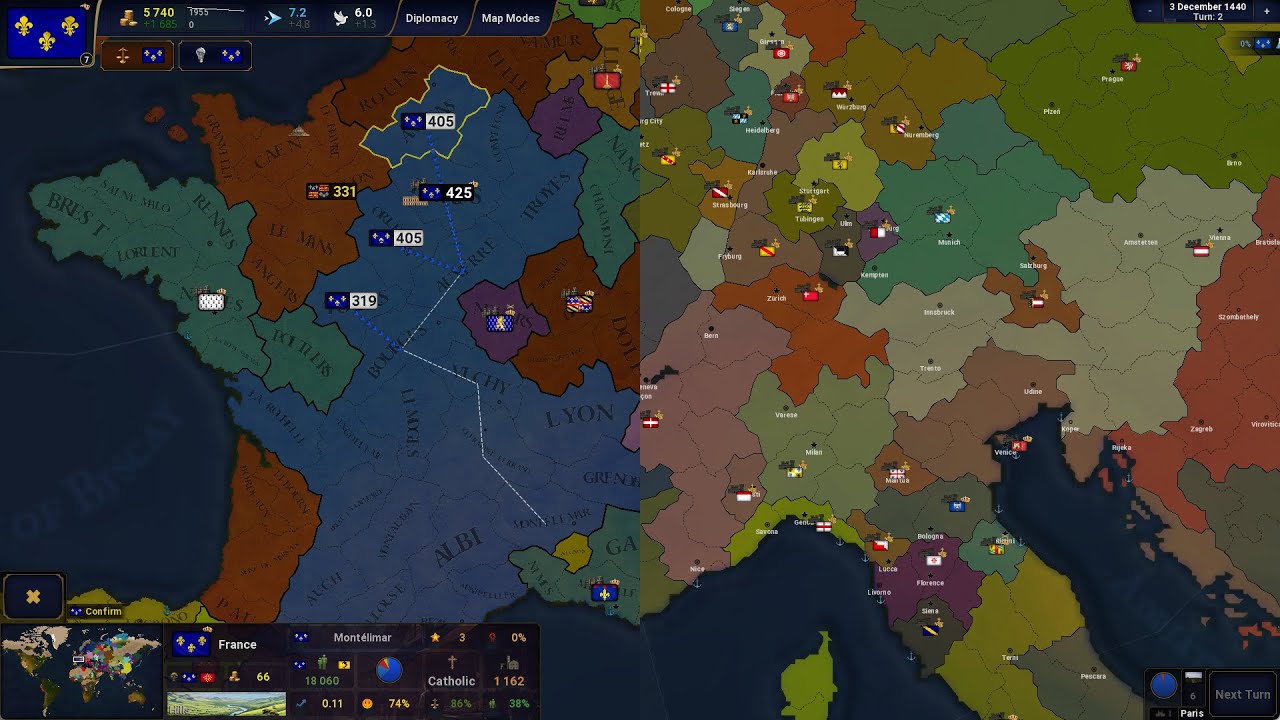Click the happiness smiley face icon

(x=367, y=703)
